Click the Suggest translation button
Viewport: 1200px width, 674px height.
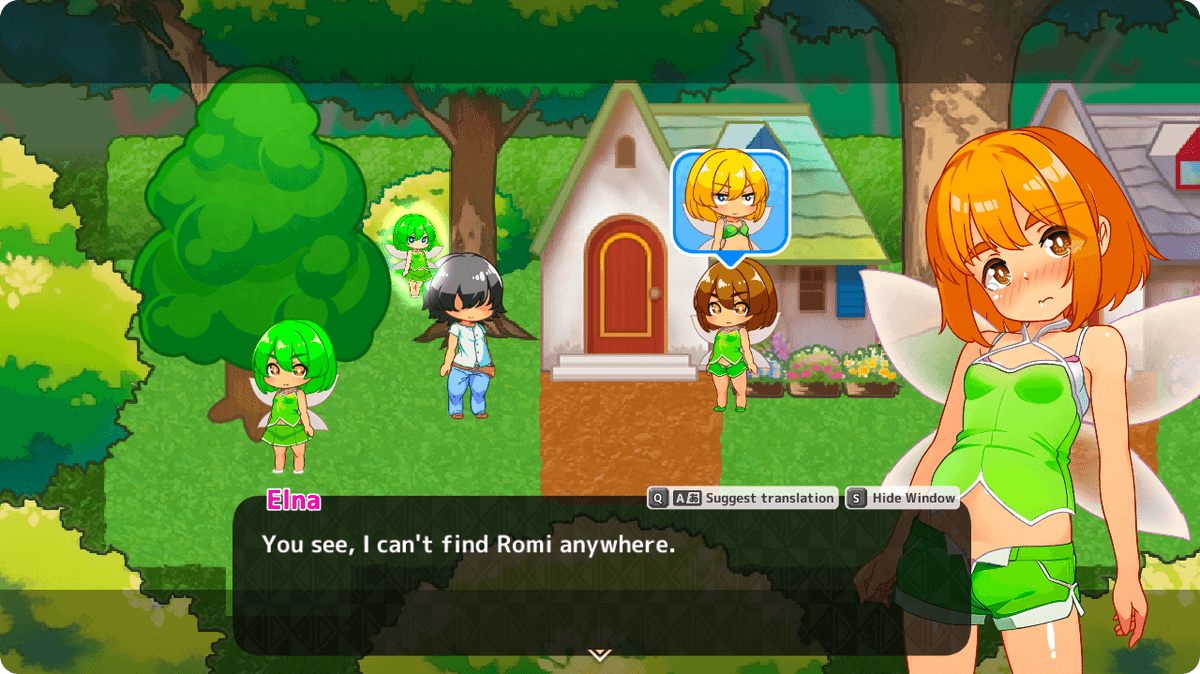tap(742, 498)
